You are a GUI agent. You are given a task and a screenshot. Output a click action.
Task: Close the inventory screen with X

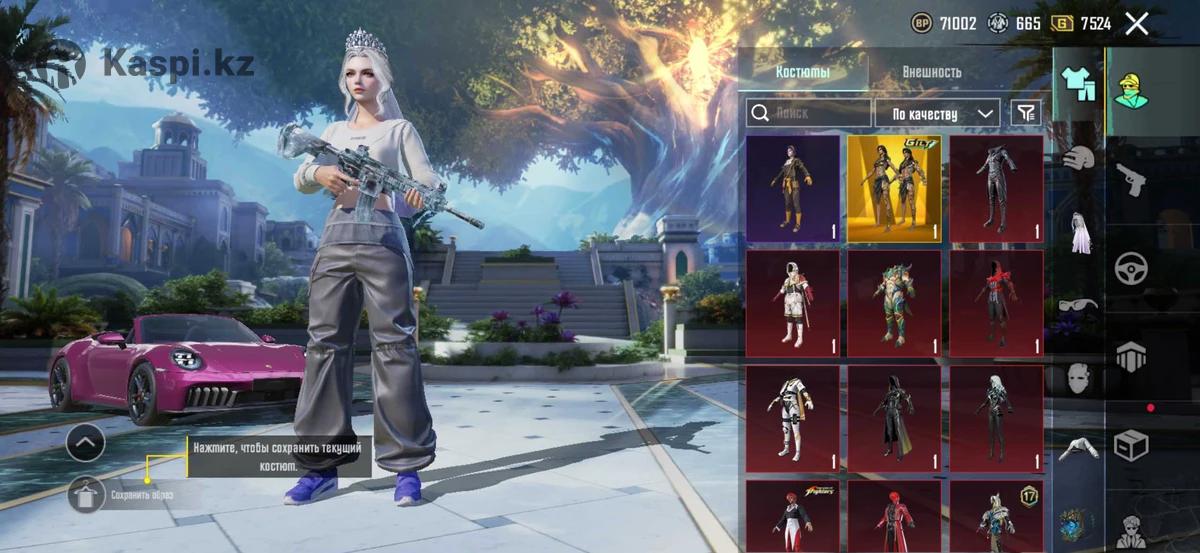click(1137, 24)
